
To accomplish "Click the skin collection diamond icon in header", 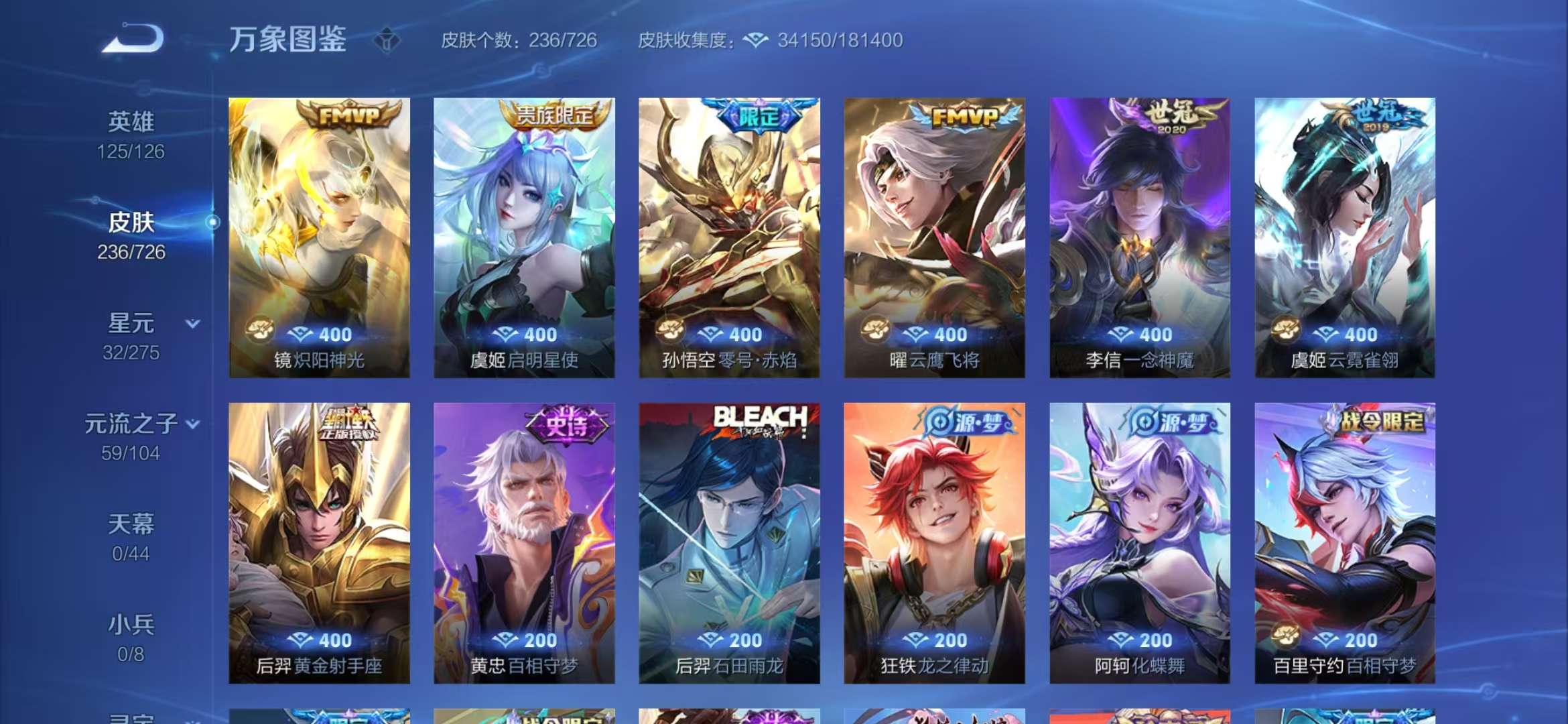I will [756, 40].
